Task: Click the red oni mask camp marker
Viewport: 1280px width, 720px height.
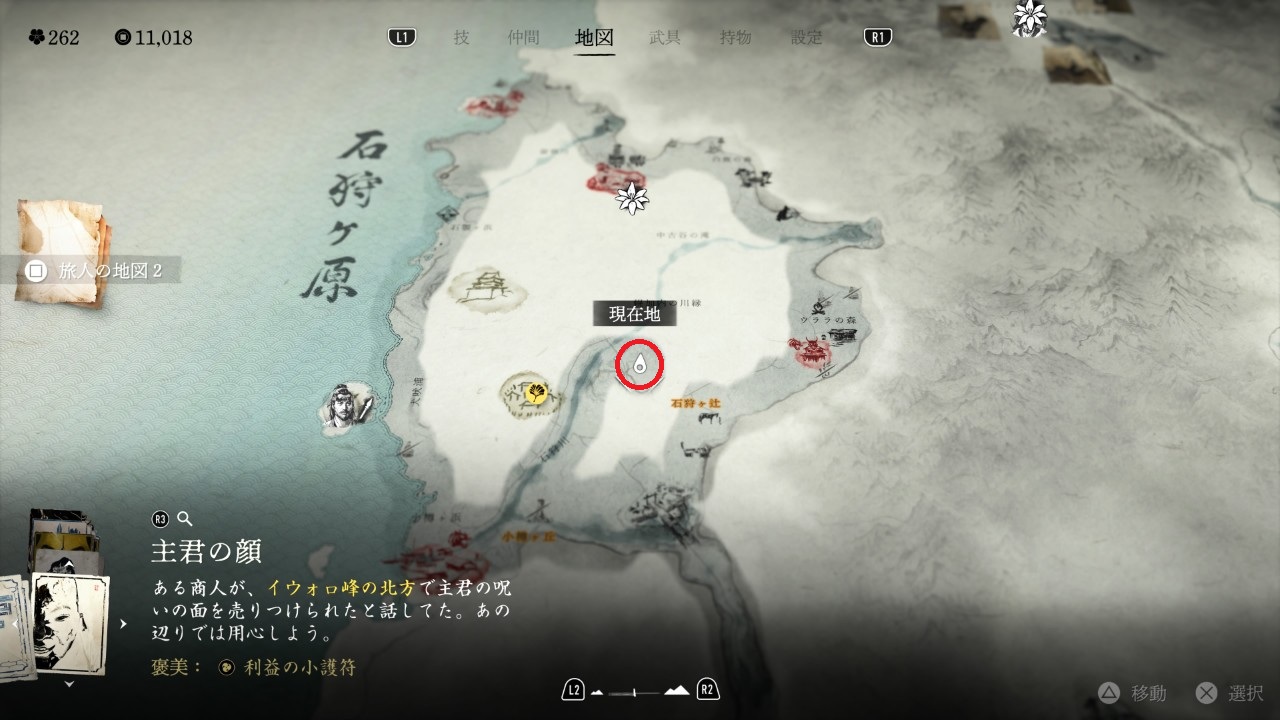Action: tap(811, 350)
